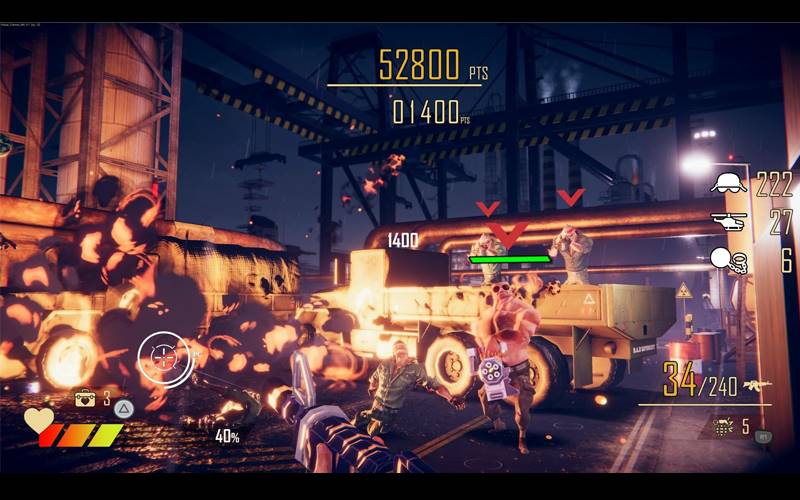
Task: Select the soldier helmet counter icon
Action: coord(727,182)
